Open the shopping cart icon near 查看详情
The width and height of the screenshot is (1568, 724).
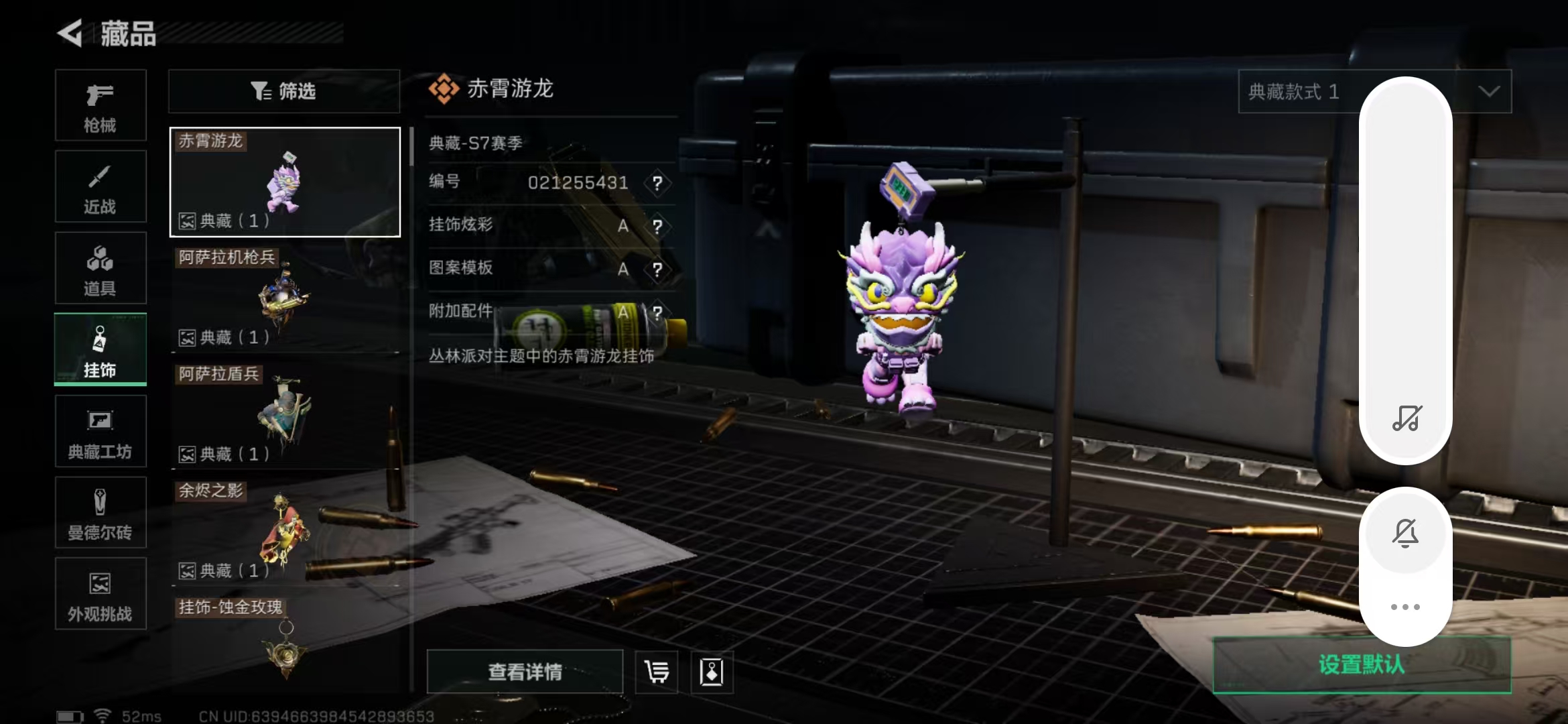pyautogui.click(x=655, y=672)
